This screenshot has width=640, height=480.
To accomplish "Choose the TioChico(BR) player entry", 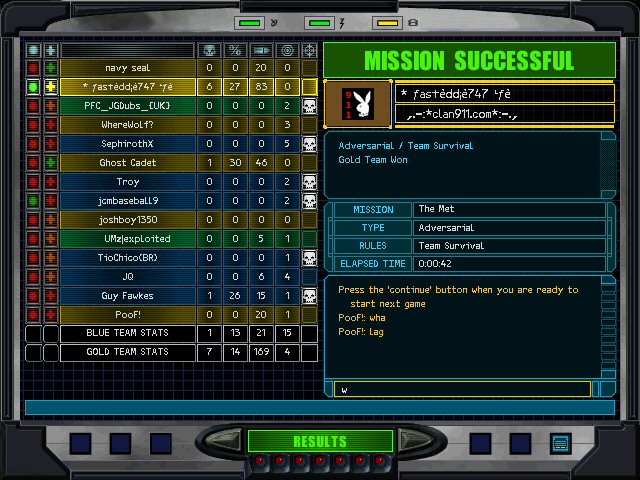I will tap(127, 258).
